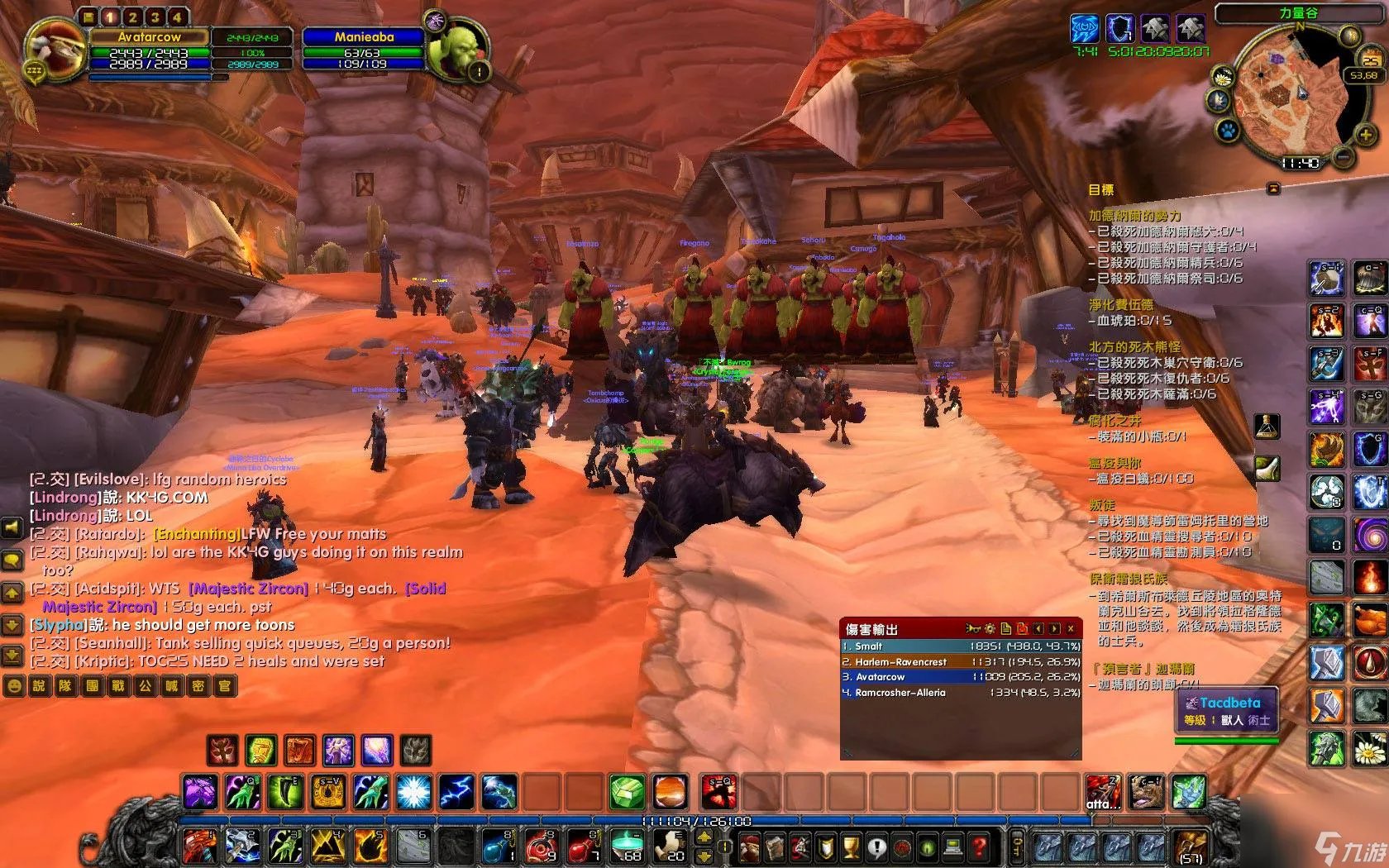Activate the flame ability in slot 5
The image size is (1389, 868).
[x=370, y=846]
